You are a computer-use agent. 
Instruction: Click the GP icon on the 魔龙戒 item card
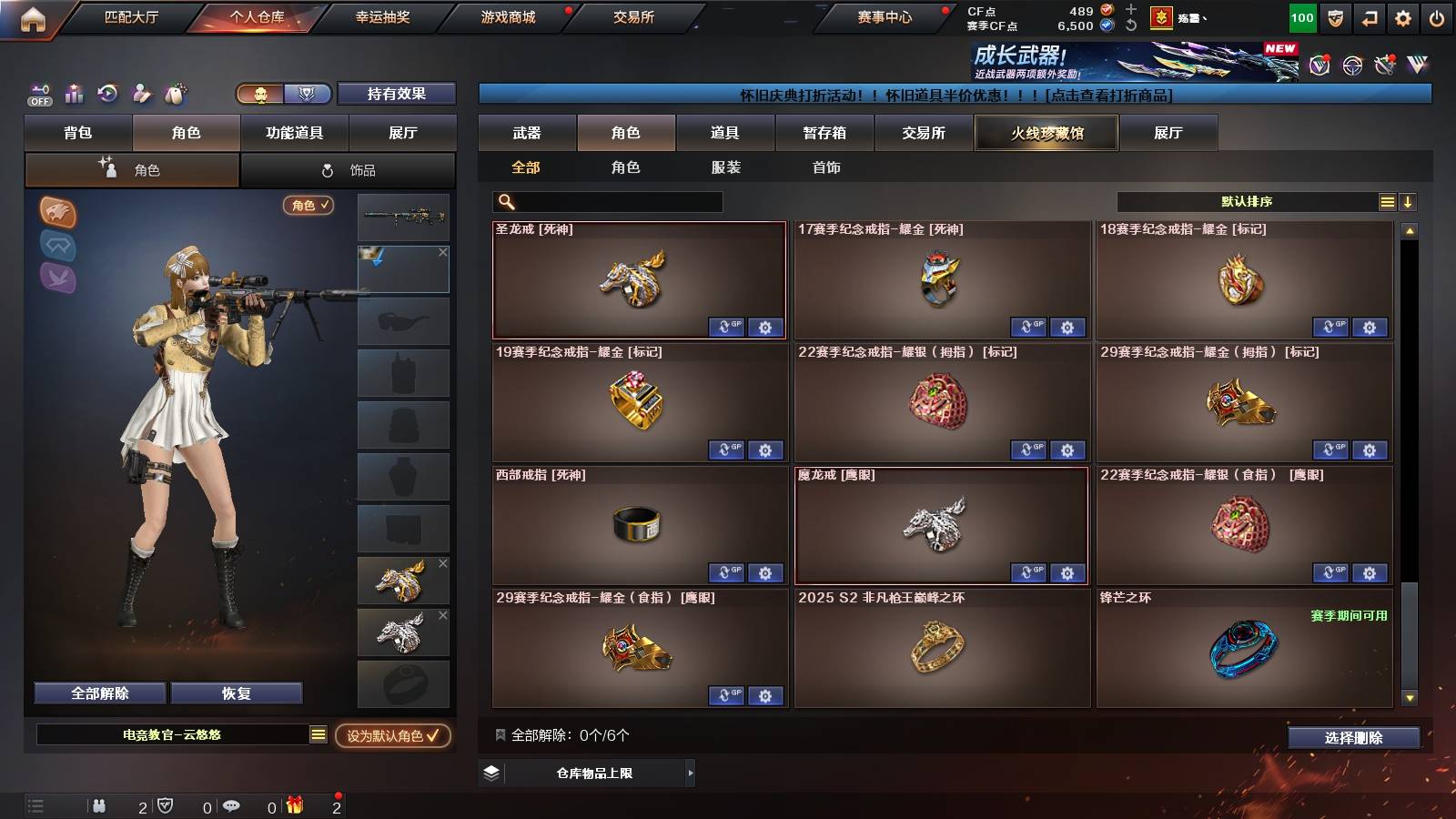coord(1029,573)
